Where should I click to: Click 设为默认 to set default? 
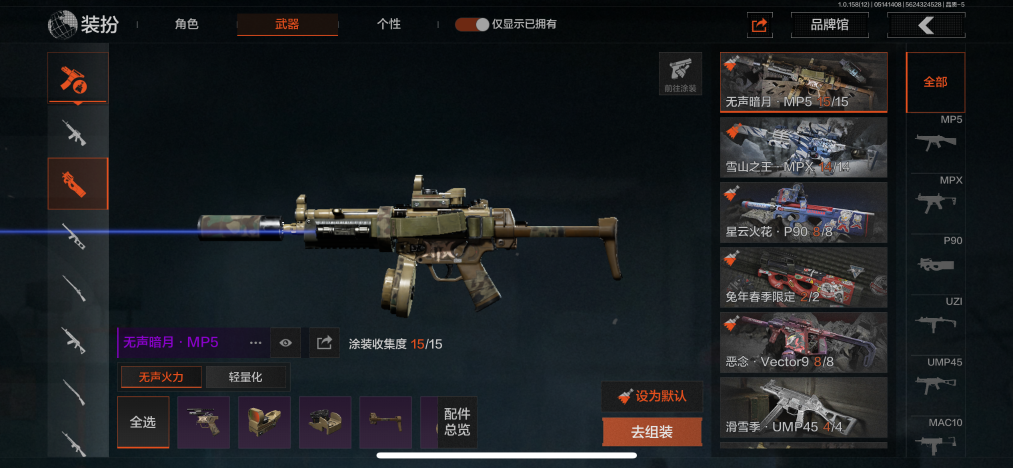click(x=652, y=395)
